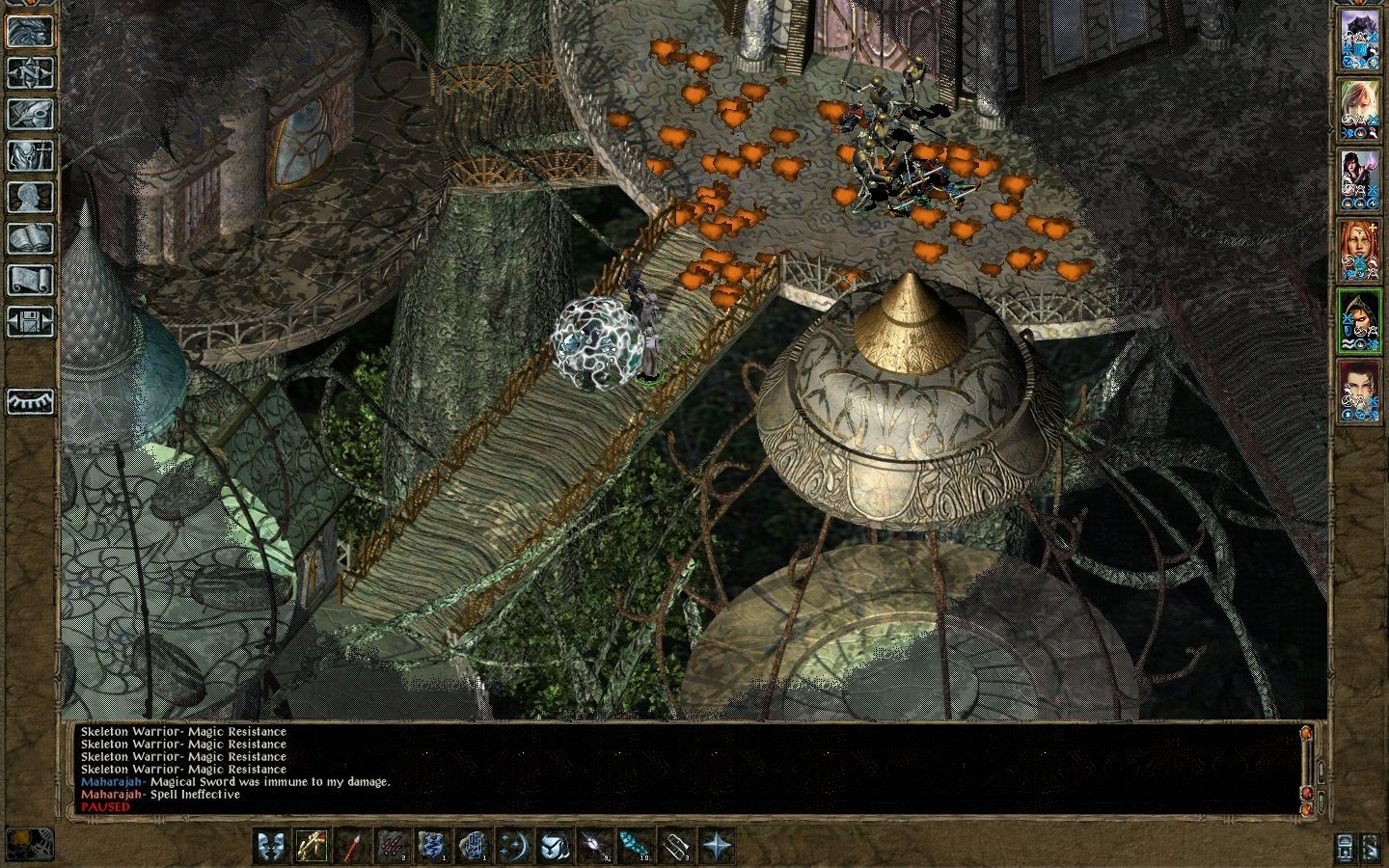
Task: Activate the claw-marks quick spell
Action: click(393, 846)
